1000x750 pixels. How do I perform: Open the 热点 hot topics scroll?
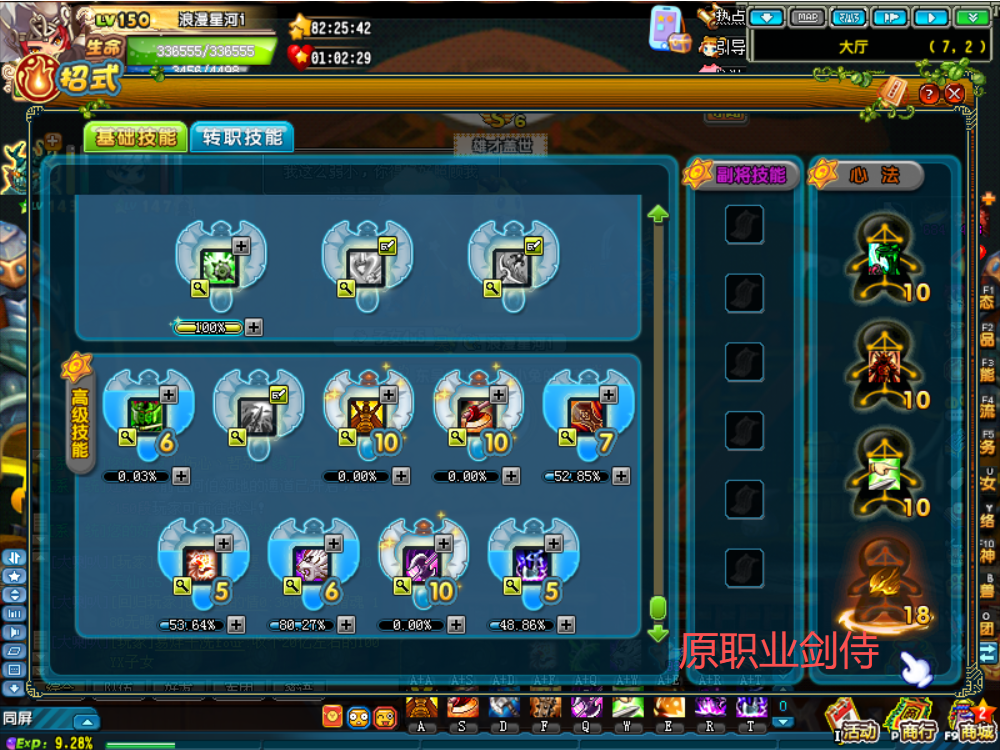pyautogui.click(x=719, y=17)
